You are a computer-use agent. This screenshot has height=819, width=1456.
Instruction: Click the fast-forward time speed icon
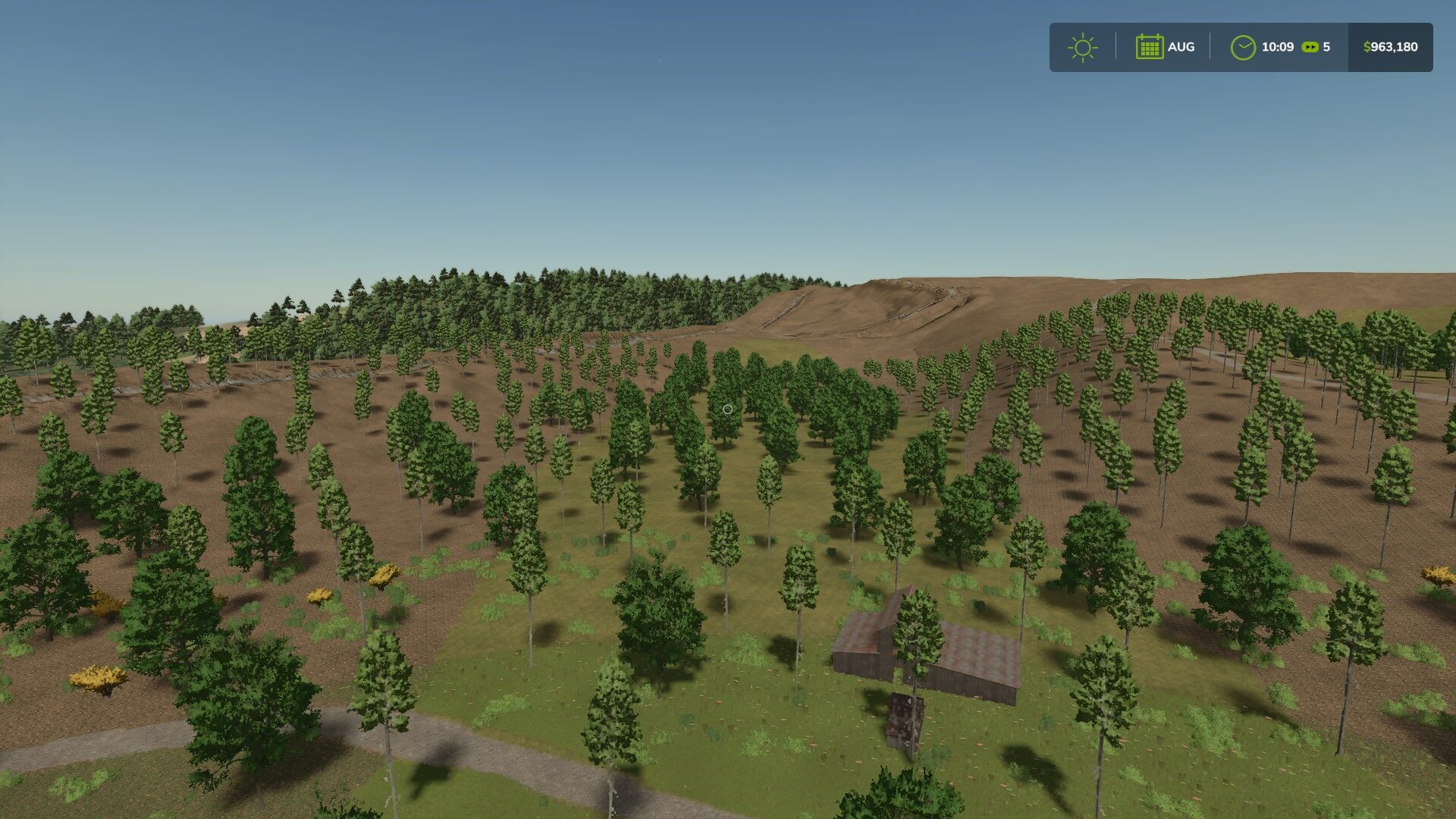pyautogui.click(x=1310, y=47)
